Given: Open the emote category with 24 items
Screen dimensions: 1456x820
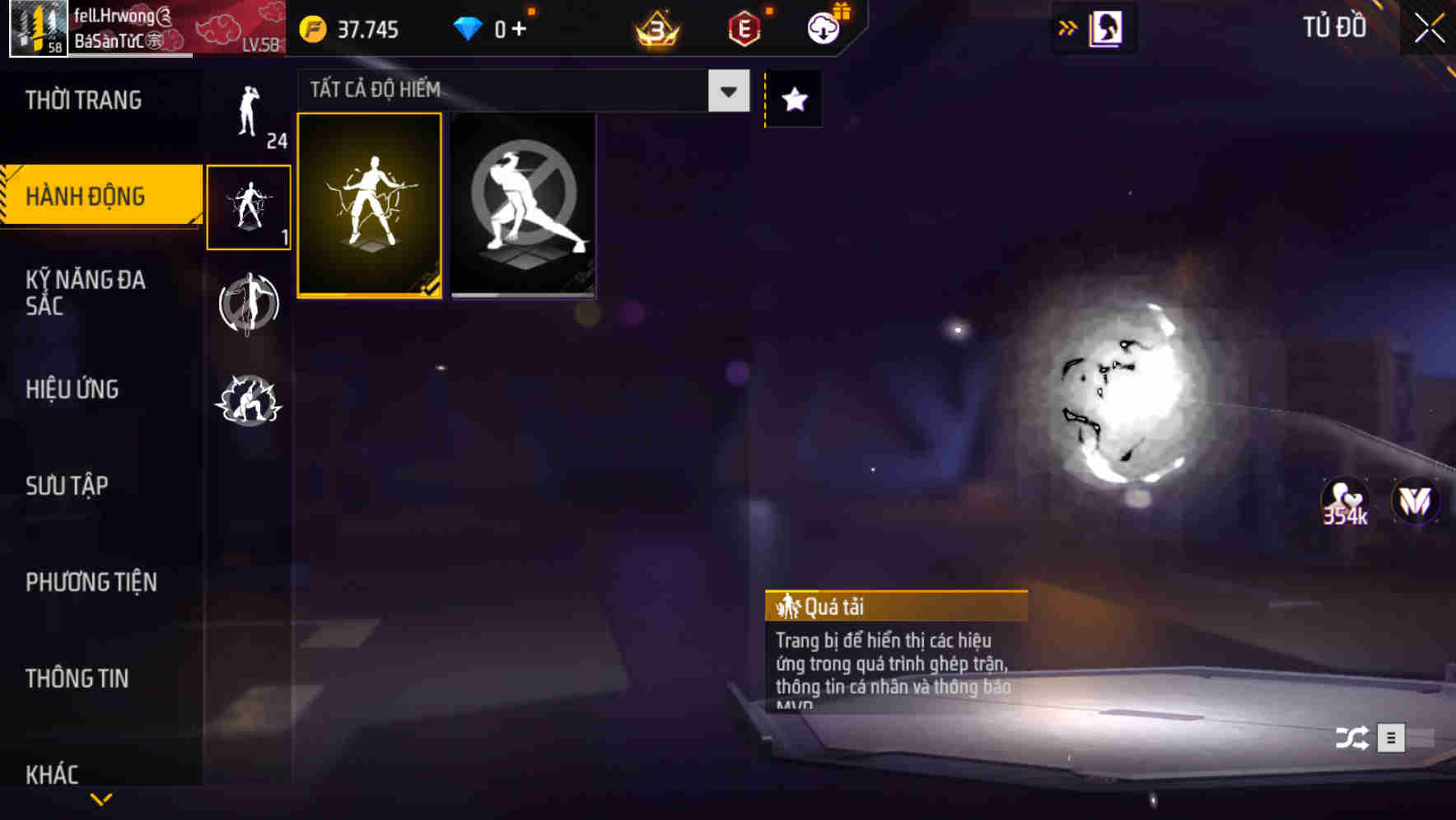Looking at the screenshot, I should (x=249, y=115).
